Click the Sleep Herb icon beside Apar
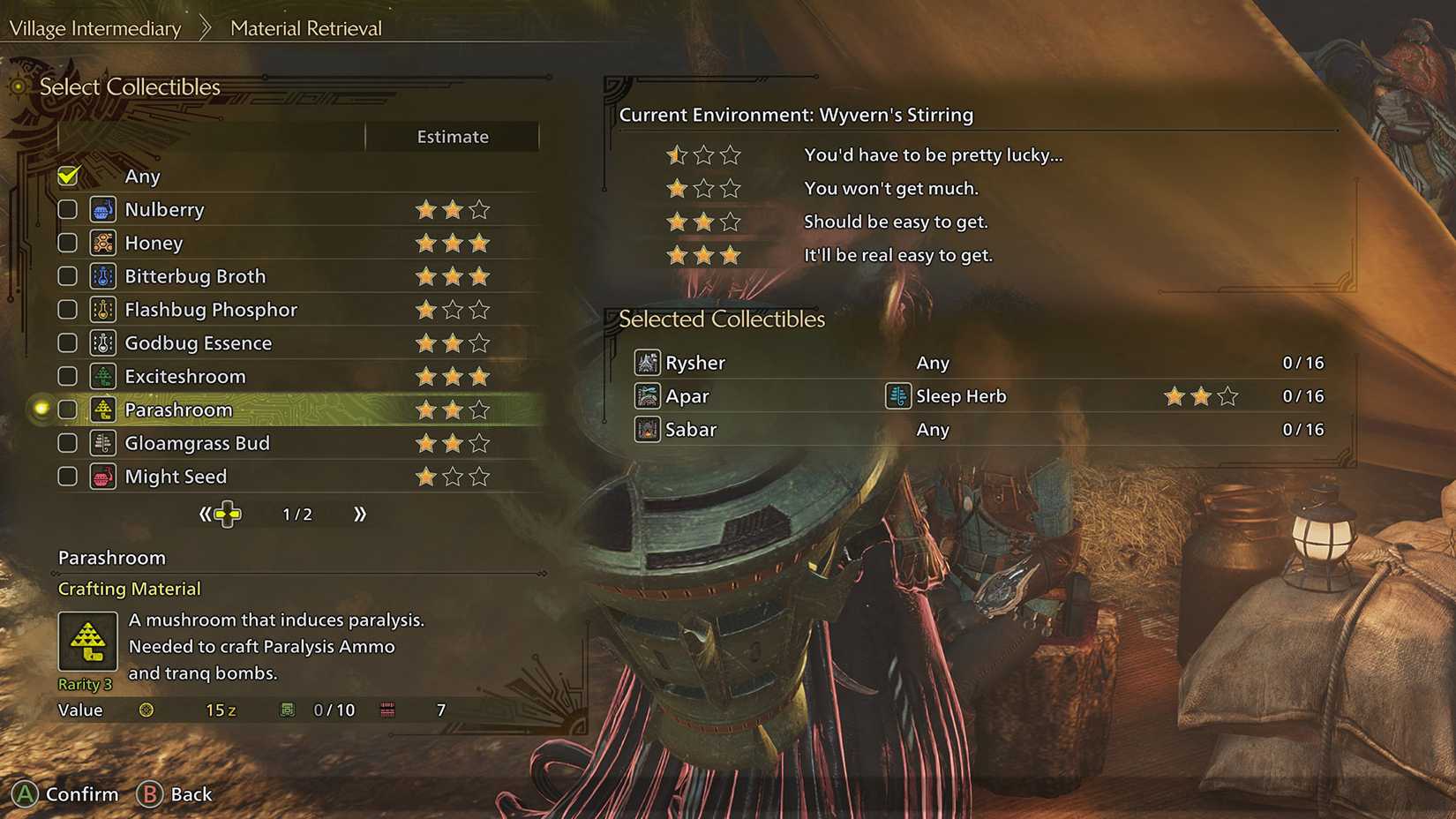Viewport: 1456px width, 819px height. (897, 396)
